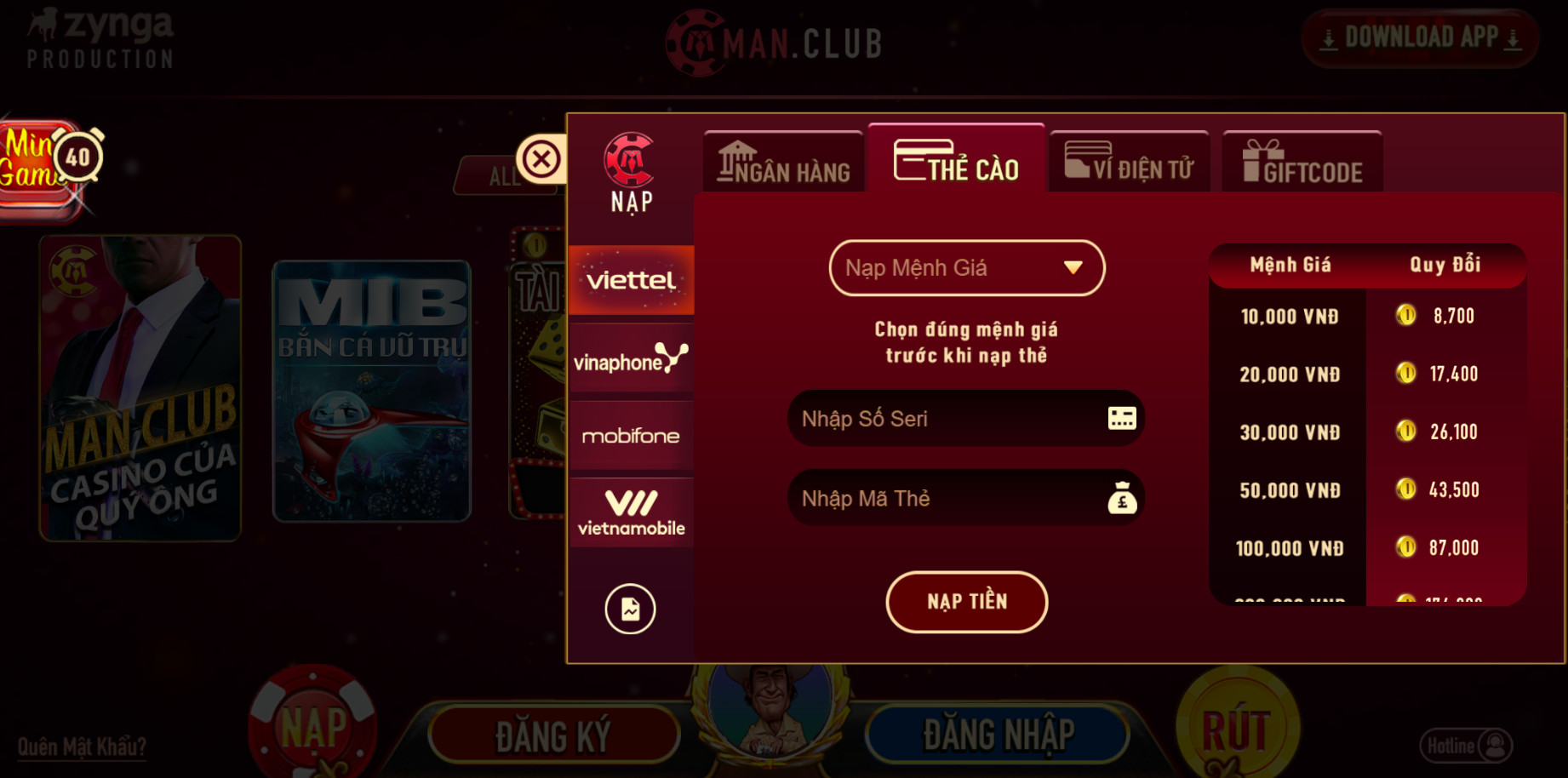The width and height of the screenshot is (1568, 778).
Task: Select the Mobifone card provider
Action: 631,436
